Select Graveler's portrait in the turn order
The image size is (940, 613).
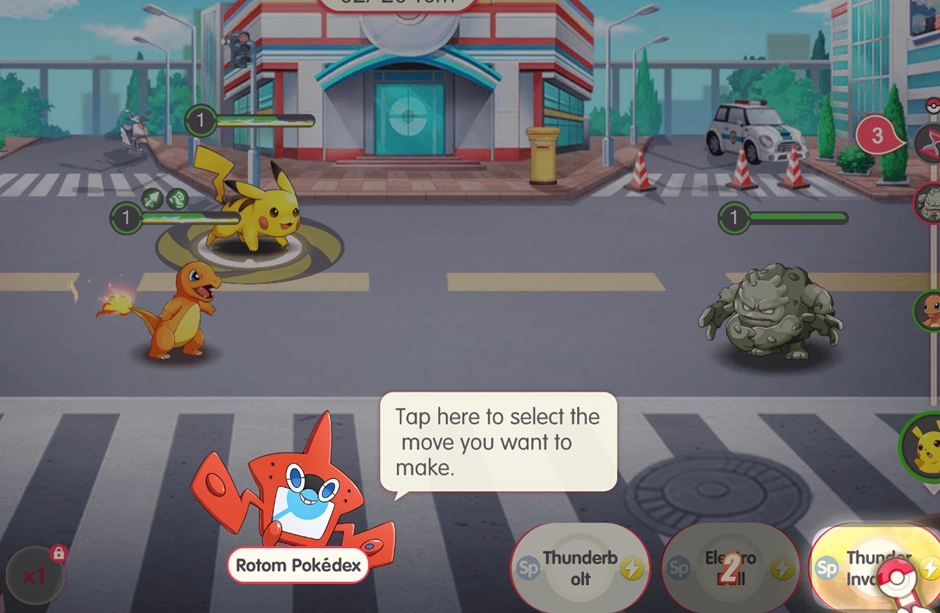point(929,203)
